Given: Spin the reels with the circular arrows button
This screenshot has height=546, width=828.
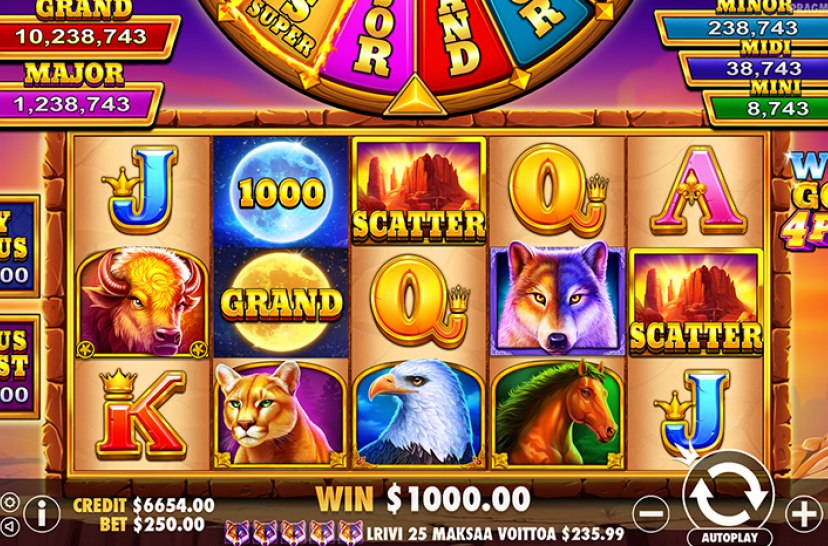Looking at the screenshot, I should pos(728,491).
